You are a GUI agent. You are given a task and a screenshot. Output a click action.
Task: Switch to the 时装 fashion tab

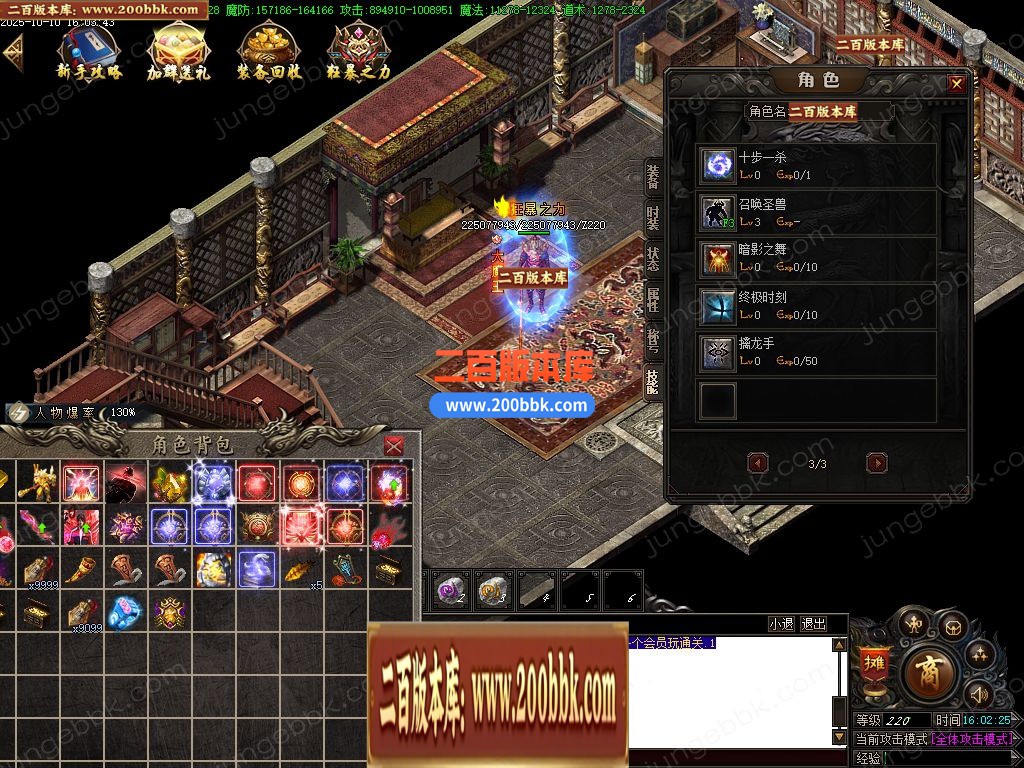pos(653,217)
